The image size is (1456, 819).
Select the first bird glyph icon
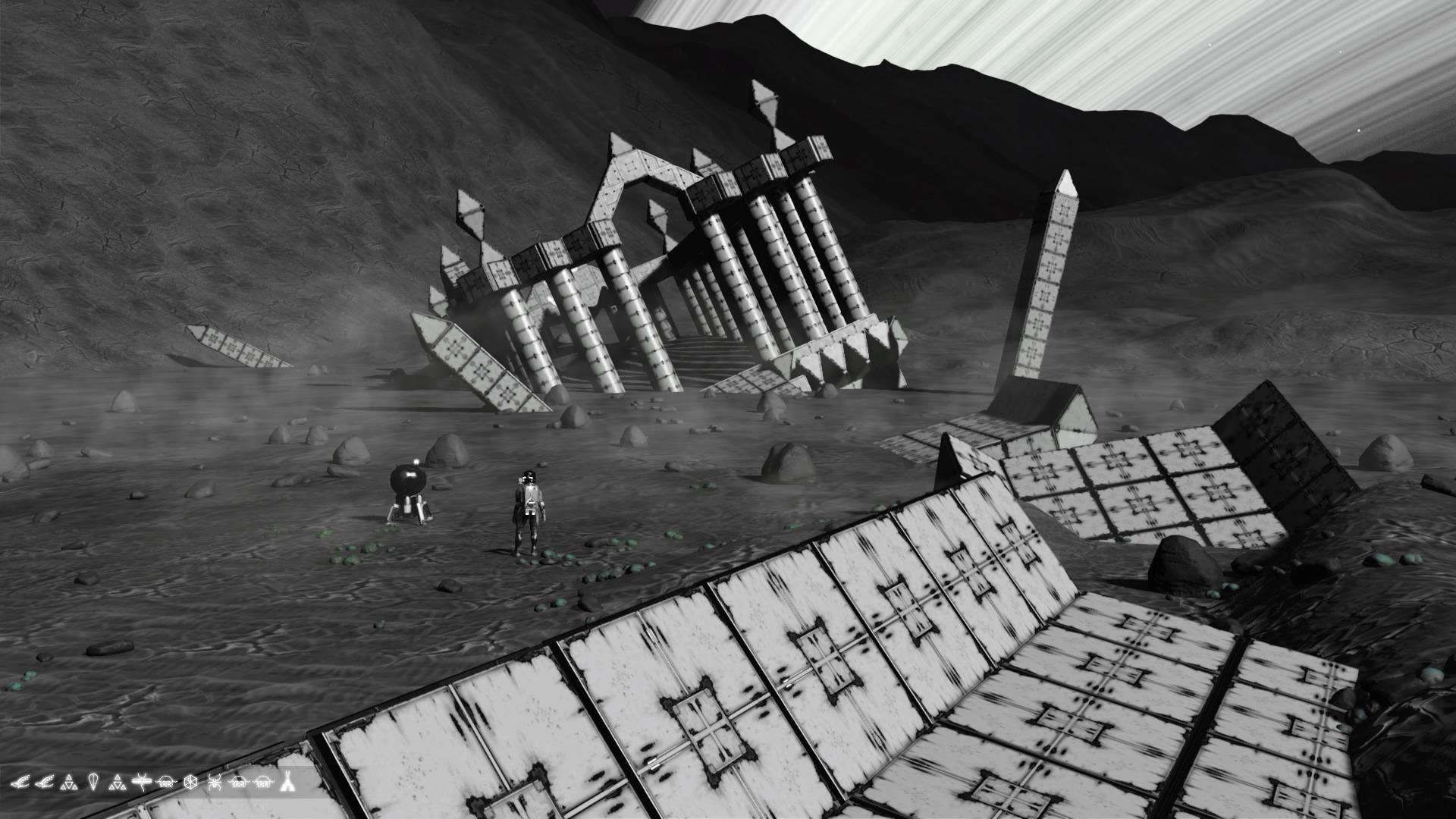[x=21, y=782]
